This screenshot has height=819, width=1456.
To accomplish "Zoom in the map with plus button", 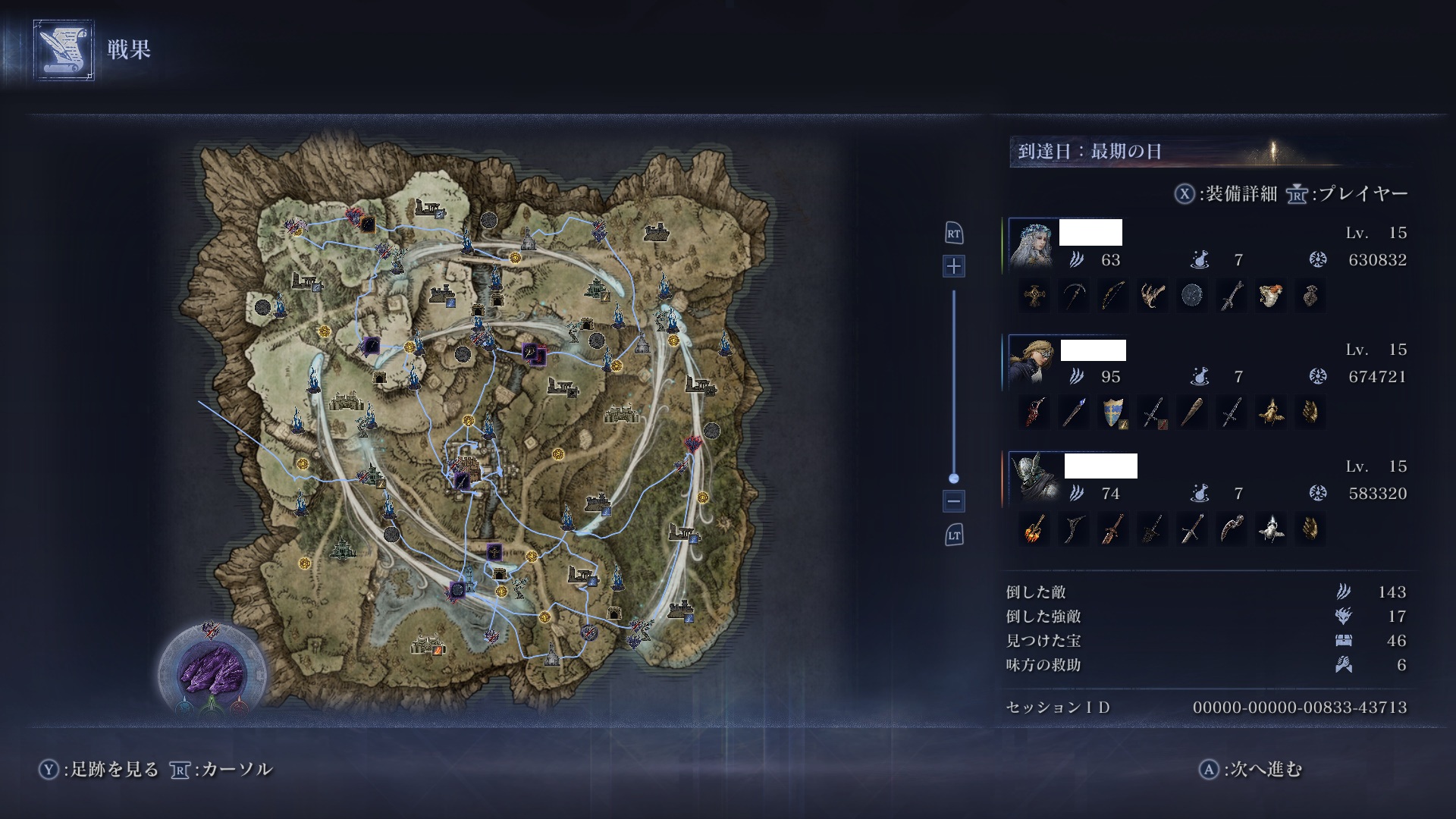I will [x=954, y=266].
